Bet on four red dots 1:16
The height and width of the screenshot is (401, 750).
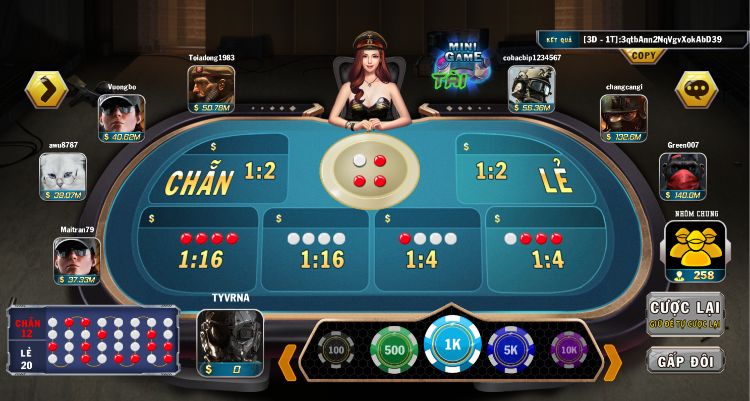pos(199,248)
